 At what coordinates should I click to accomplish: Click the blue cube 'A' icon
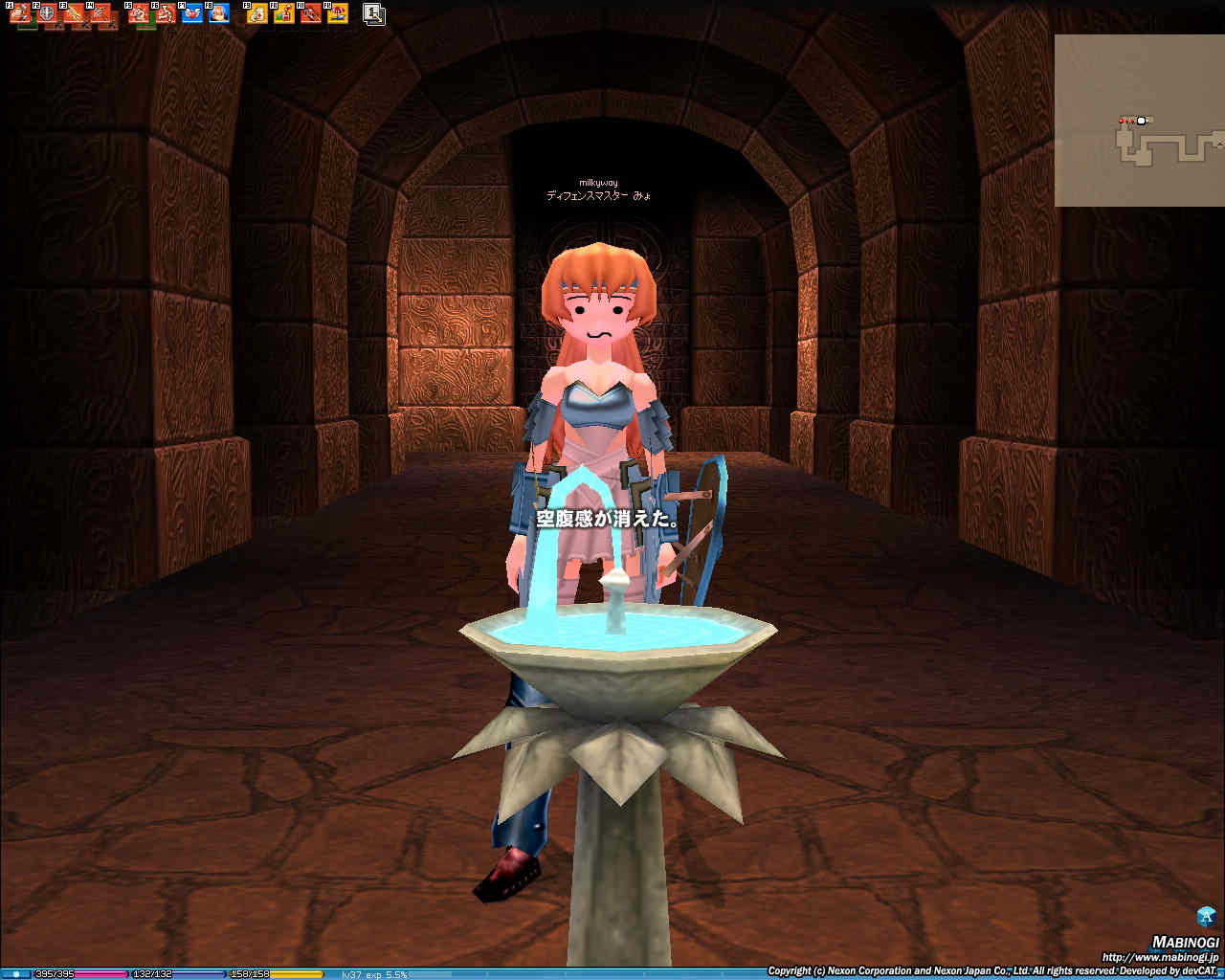[1206, 916]
